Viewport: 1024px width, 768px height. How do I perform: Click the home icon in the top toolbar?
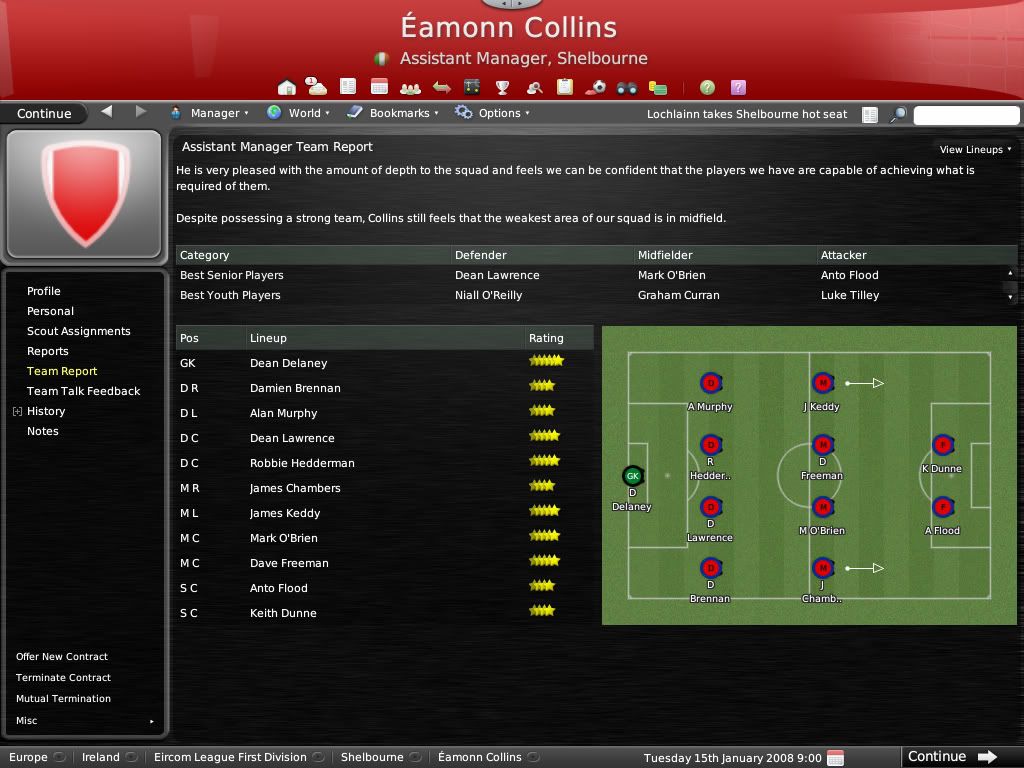287,88
